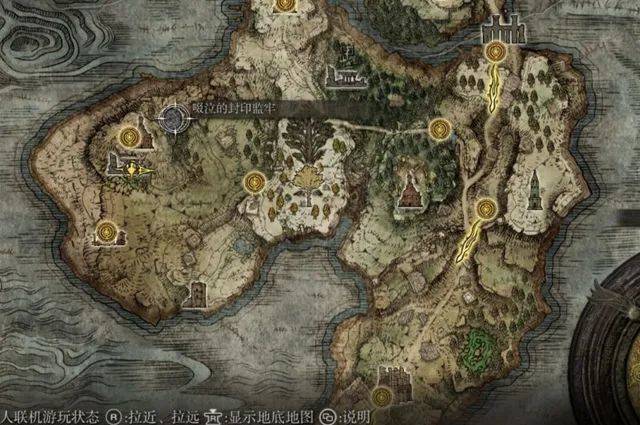
Task: Select the 啜泣的封印监牢 evergaol marker
Action: click(173, 119)
